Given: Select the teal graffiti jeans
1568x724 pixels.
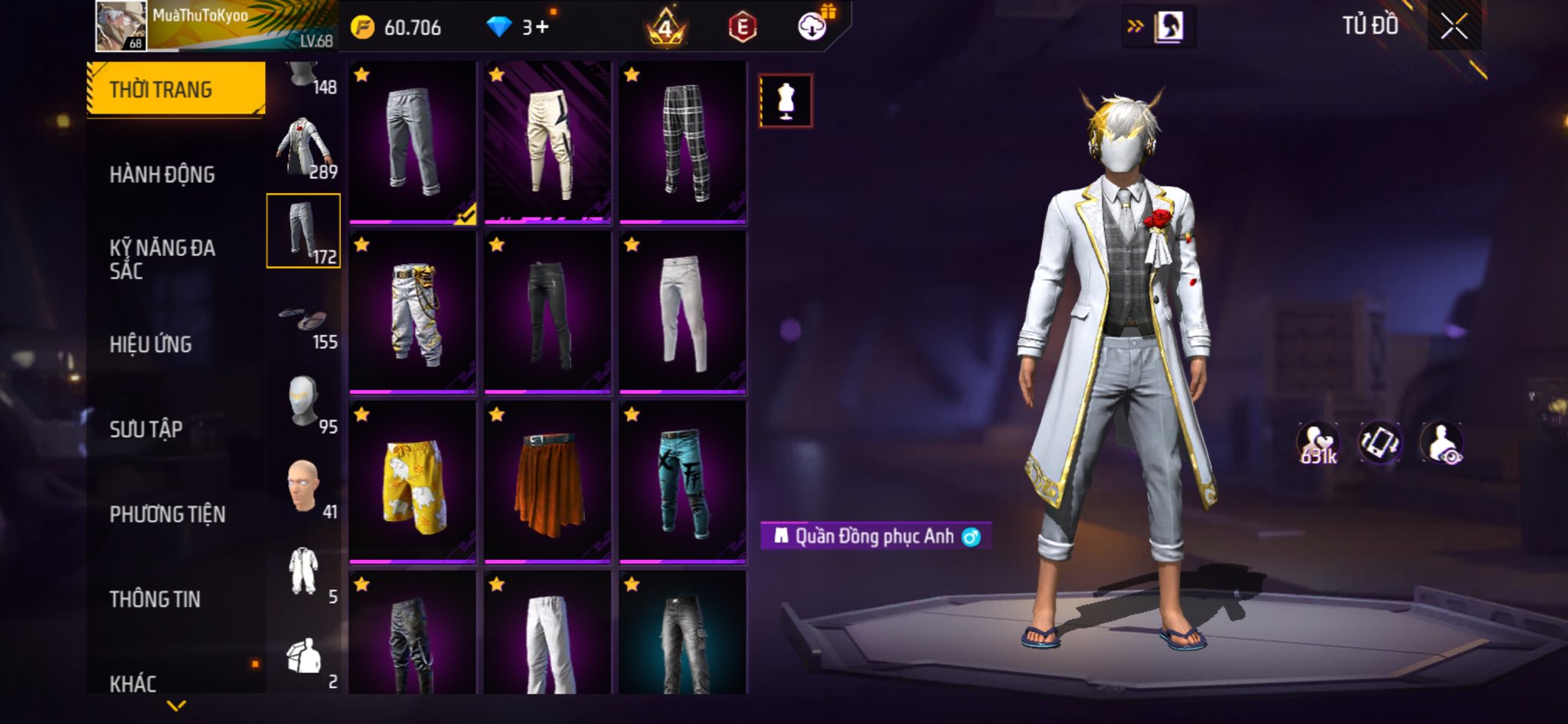Looking at the screenshot, I should 682,483.
